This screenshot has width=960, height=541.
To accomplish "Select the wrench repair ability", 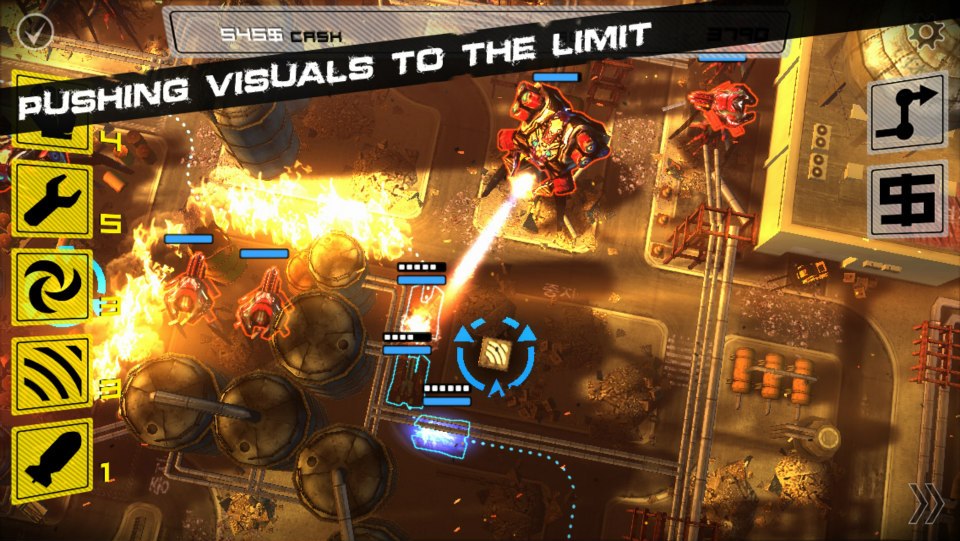I will tap(53, 200).
